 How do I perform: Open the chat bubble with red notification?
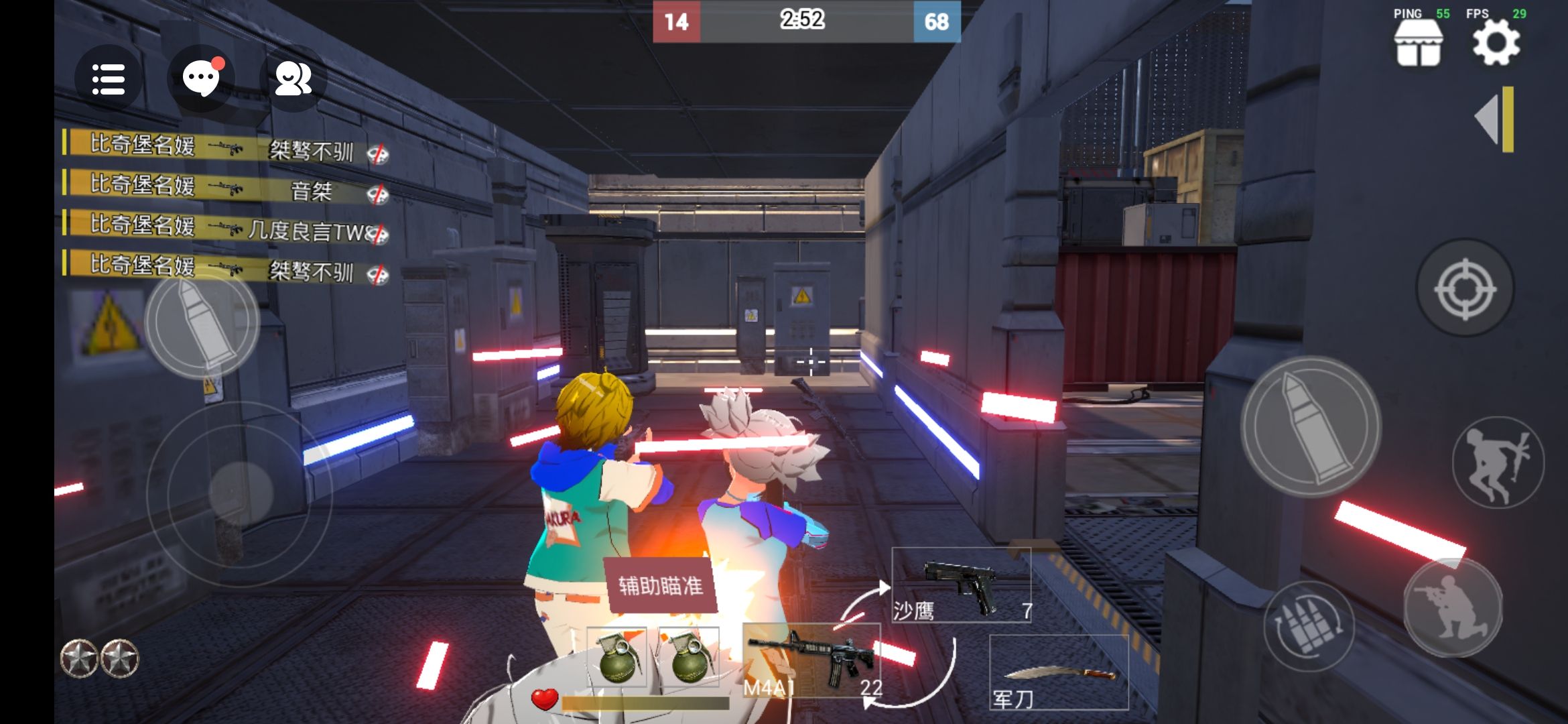[201, 78]
